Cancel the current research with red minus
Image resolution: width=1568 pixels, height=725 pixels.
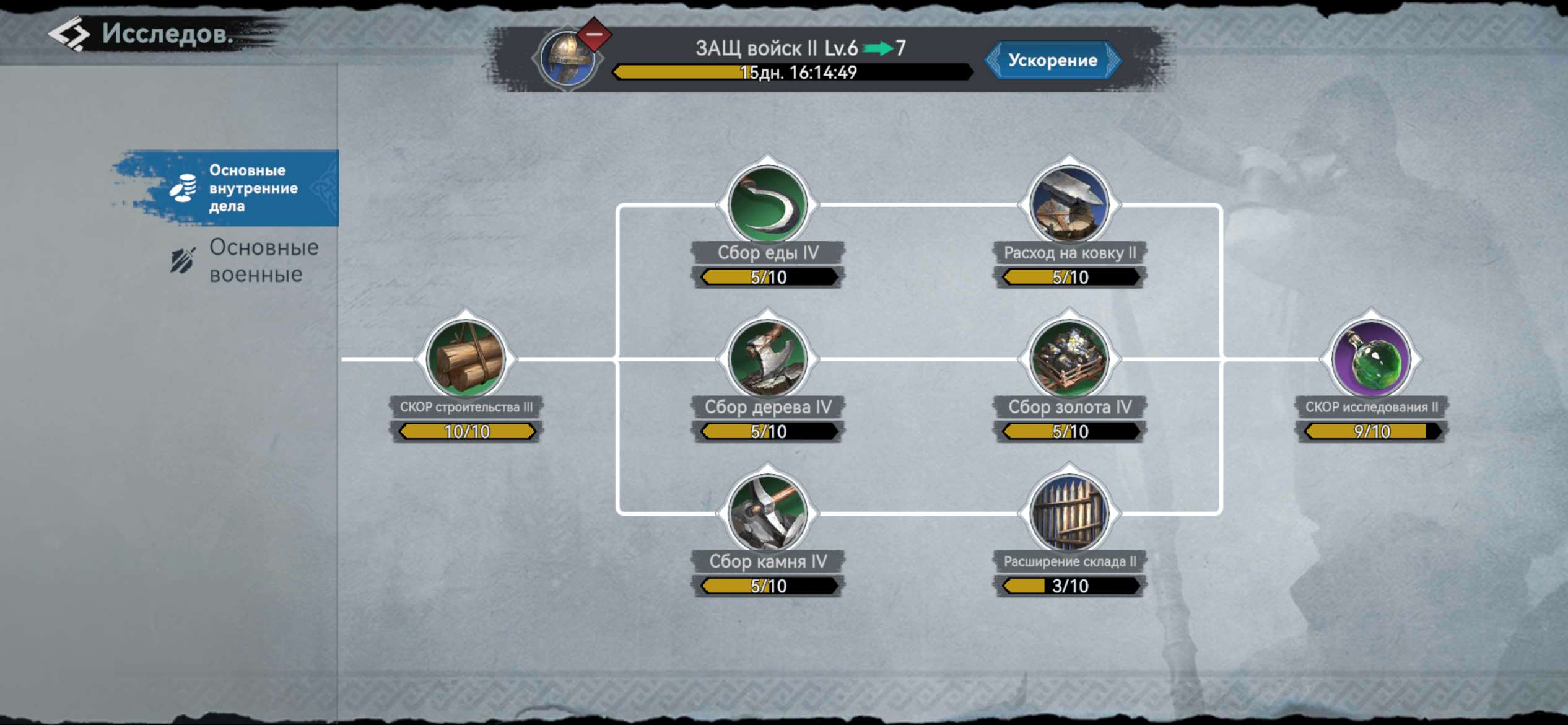(x=595, y=35)
